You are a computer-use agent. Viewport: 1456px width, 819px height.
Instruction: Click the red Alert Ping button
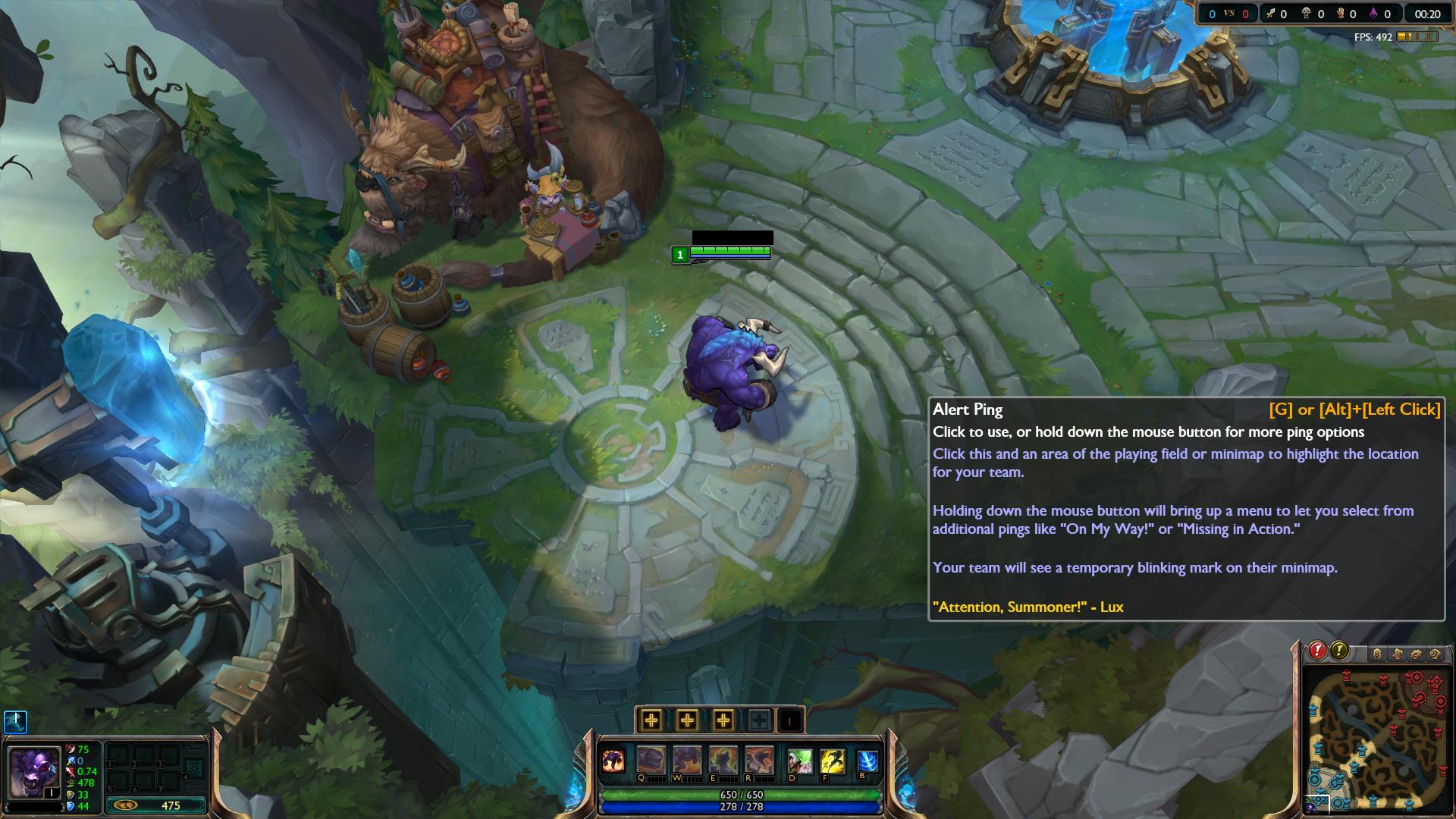(x=1317, y=651)
